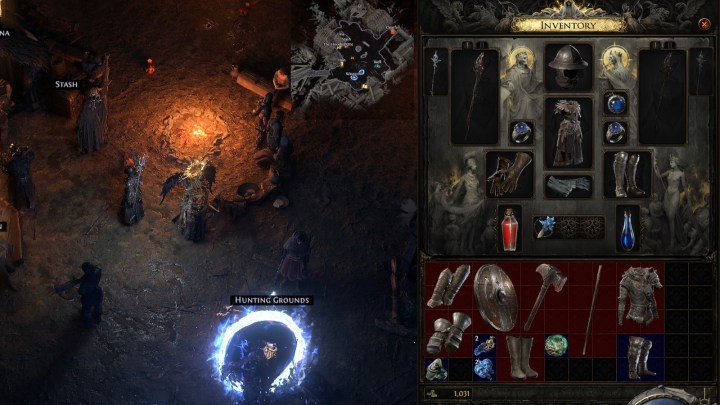Pick the green orb in the backpack

pos(556,346)
